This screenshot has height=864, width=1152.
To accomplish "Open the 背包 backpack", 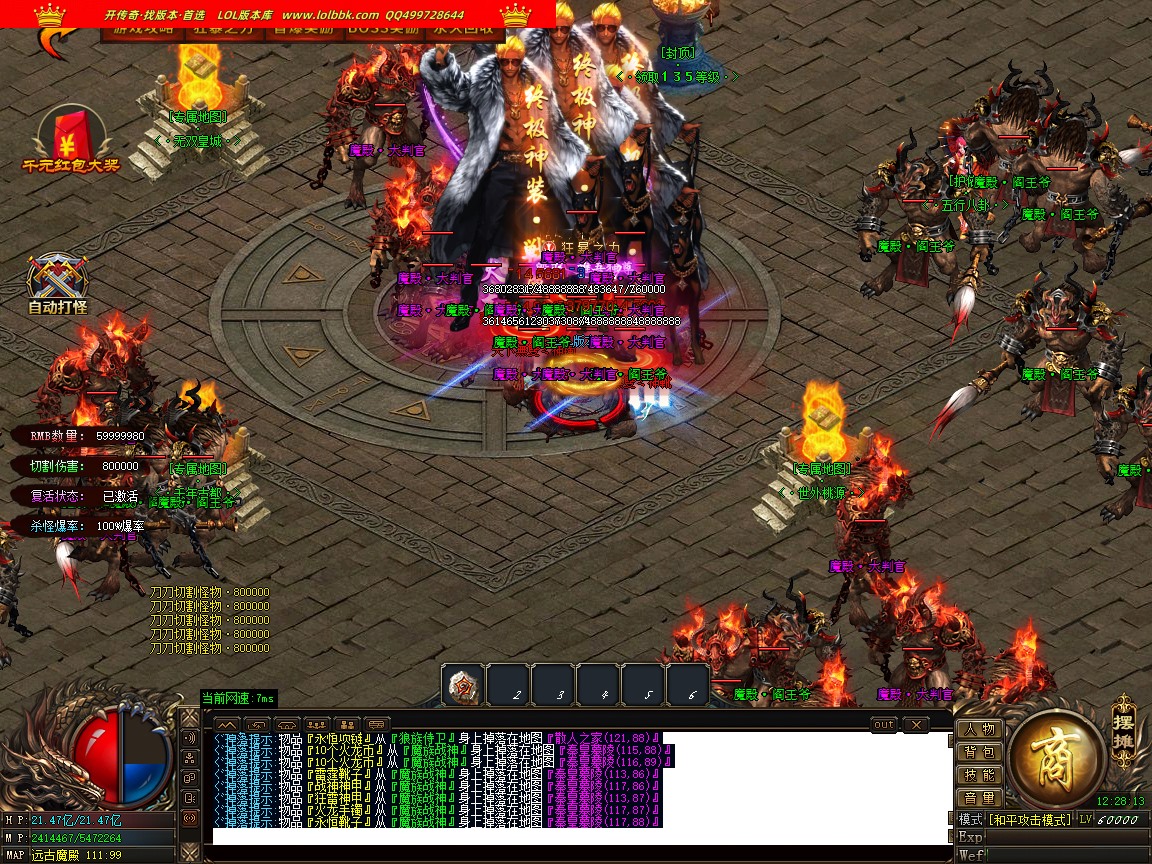I will 979,752.
